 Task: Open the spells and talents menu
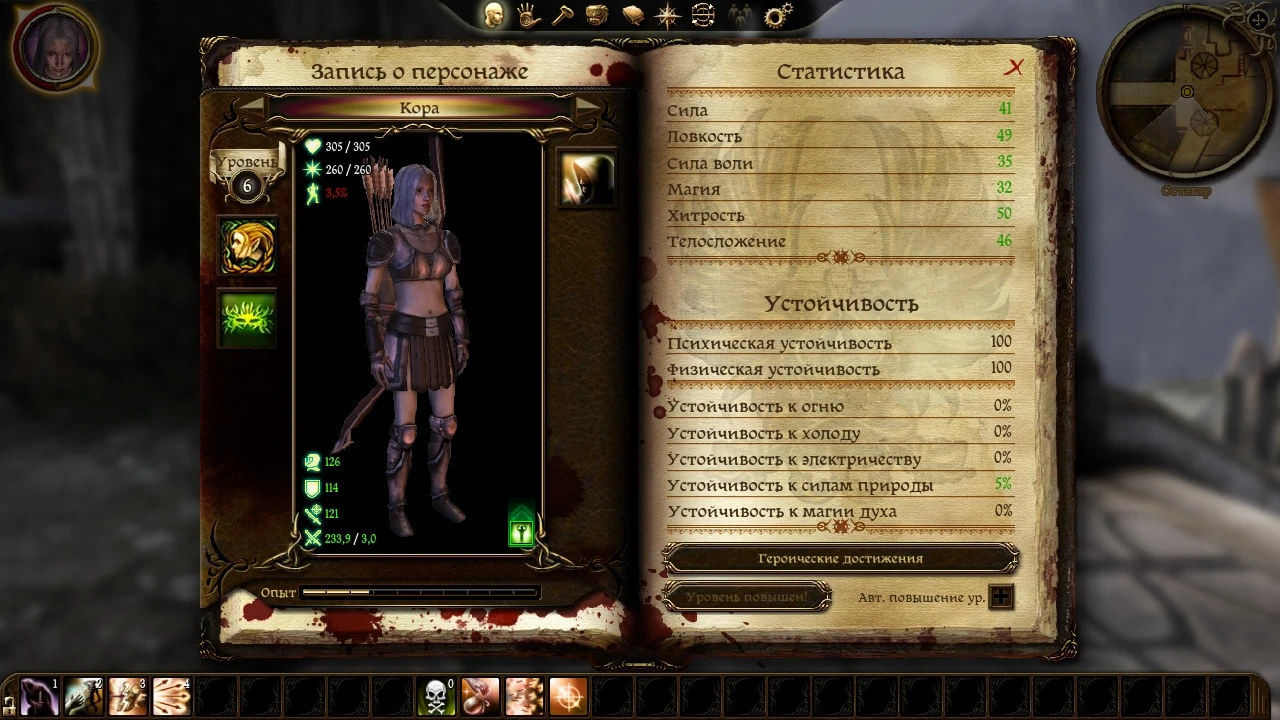[527, 14]
